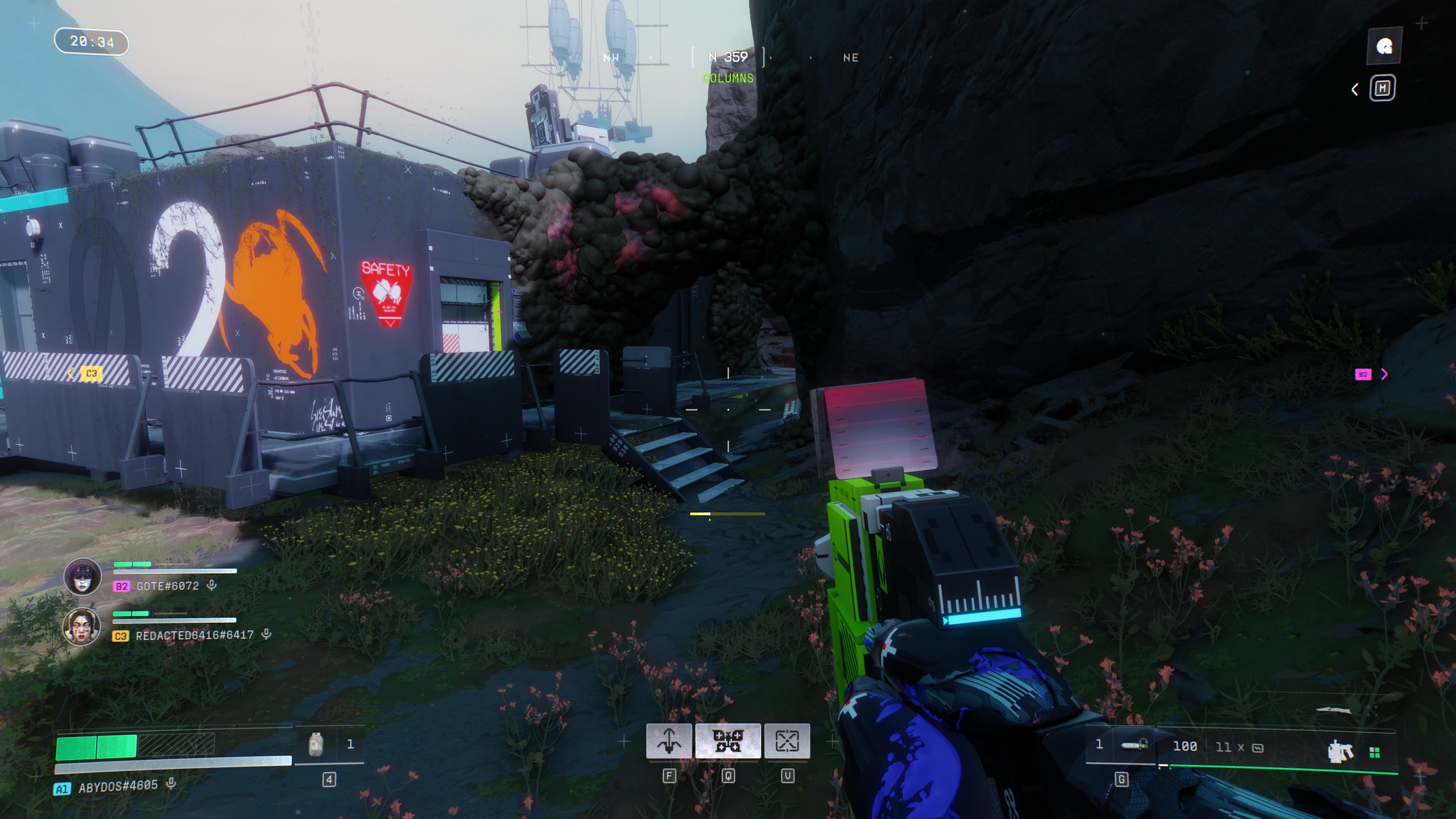This screenshot has height=819, width=1456.
Task: Click the yellow C3 teammate marker
Action: click(x=91, y=374)
